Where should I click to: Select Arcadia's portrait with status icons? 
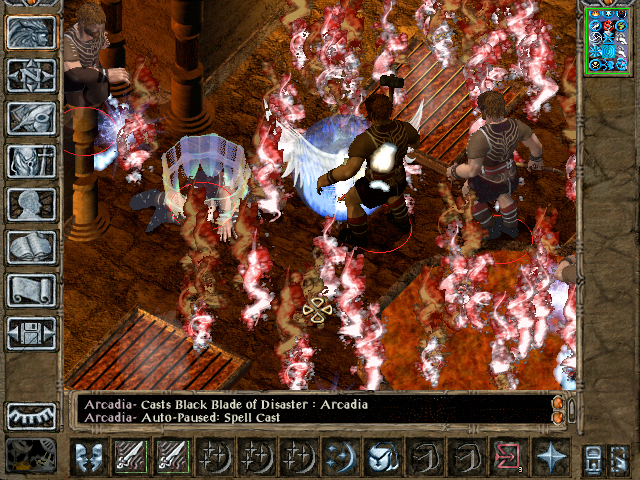(x=608, y=40)
